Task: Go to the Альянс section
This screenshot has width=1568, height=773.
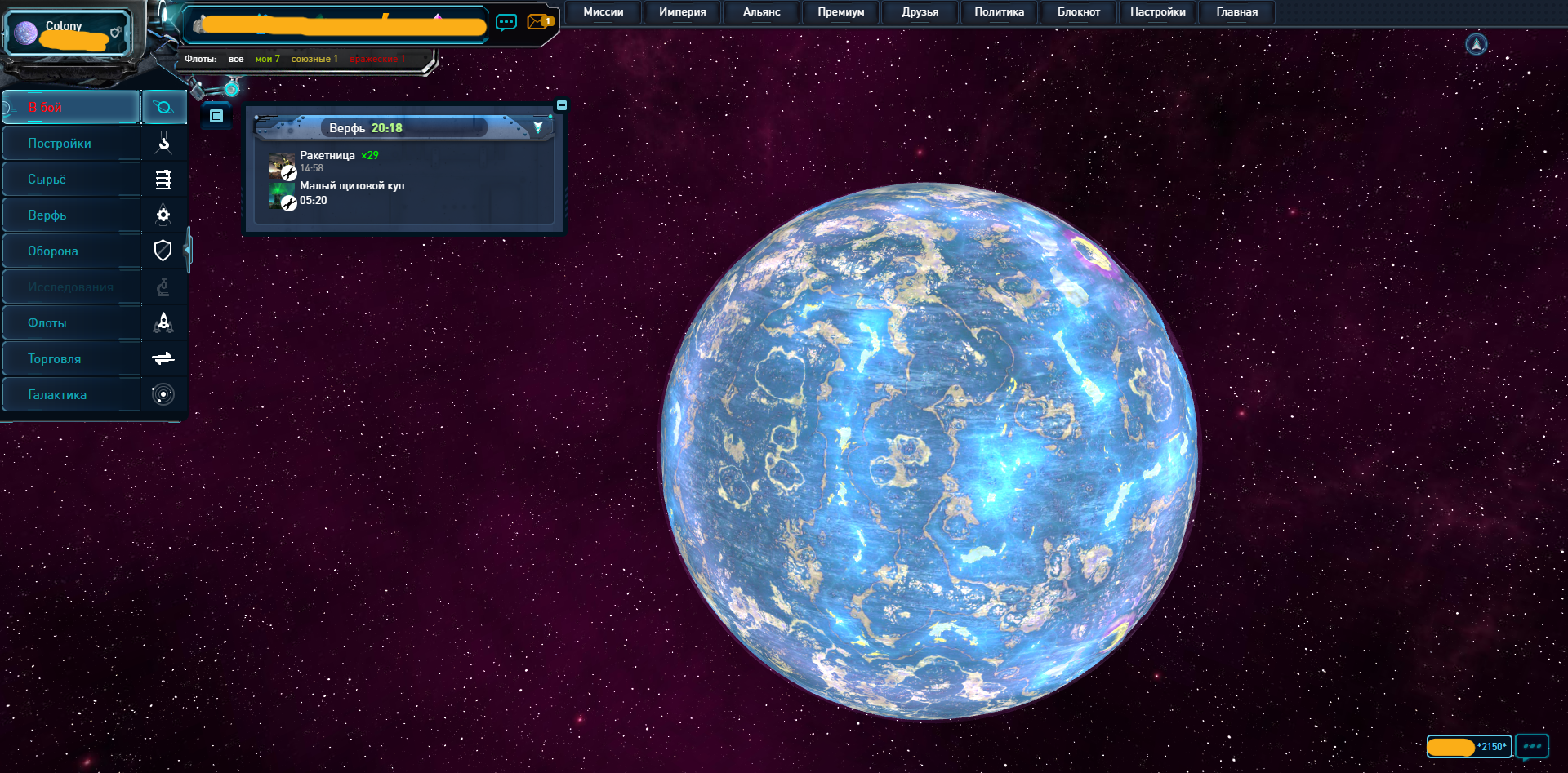Action: pos(761,12)
